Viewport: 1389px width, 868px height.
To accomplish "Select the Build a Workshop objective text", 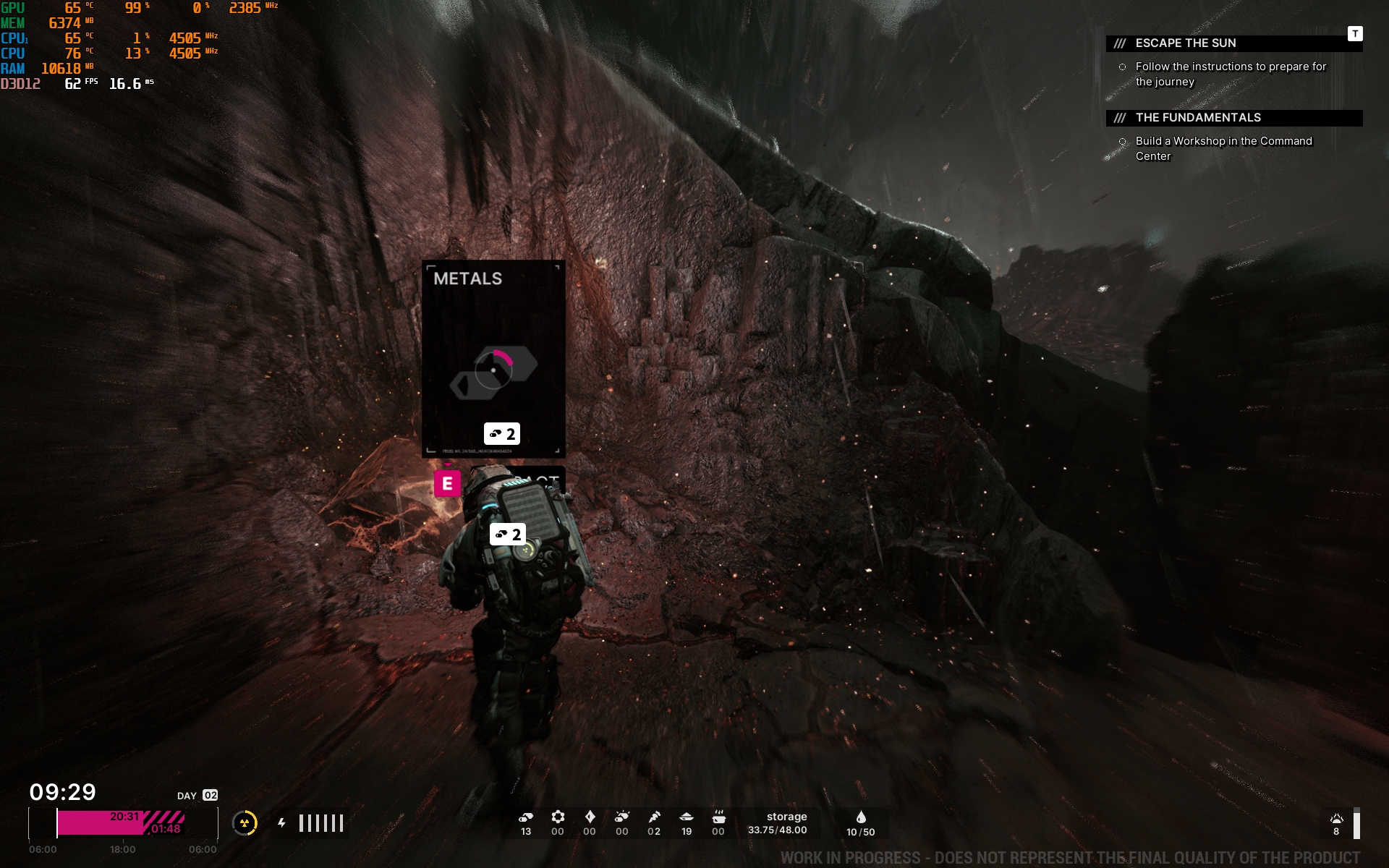I will [x=1223, y=148].
